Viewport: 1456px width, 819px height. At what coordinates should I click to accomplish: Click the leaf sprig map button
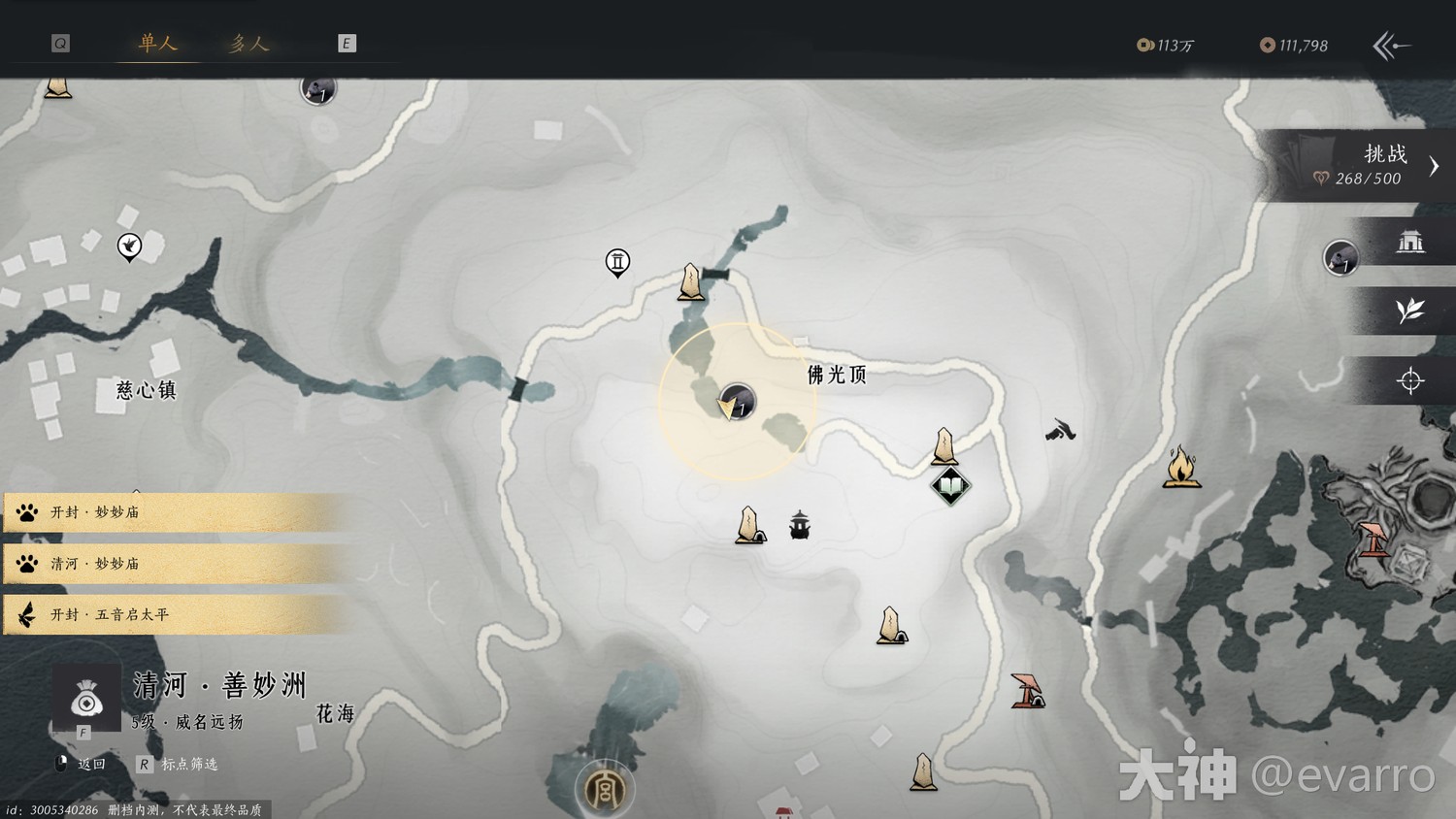[1409, 311]
